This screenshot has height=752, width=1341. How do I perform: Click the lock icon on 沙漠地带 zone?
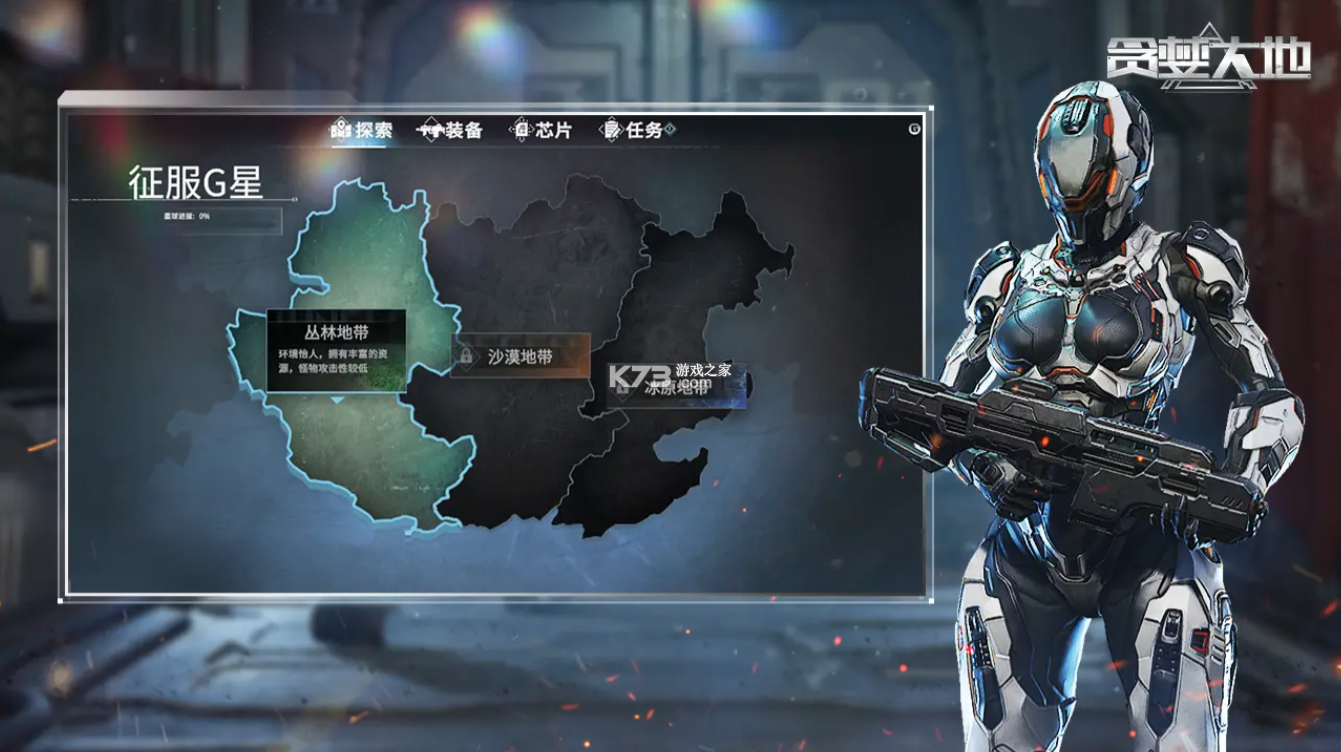pos(466,355)
